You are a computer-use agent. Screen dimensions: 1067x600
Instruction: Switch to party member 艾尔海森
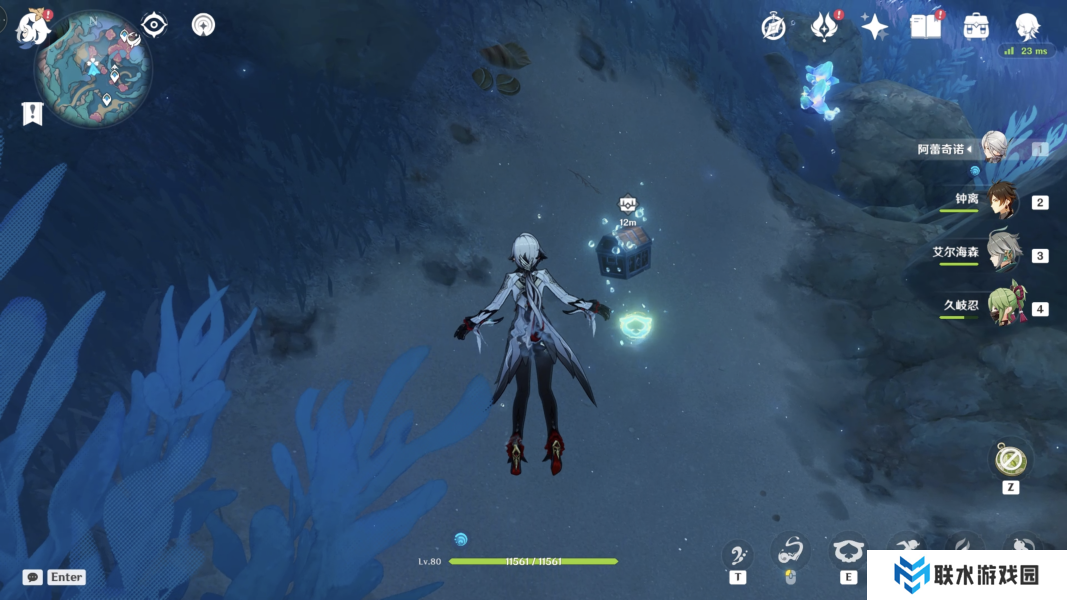tap(1002, 254)
